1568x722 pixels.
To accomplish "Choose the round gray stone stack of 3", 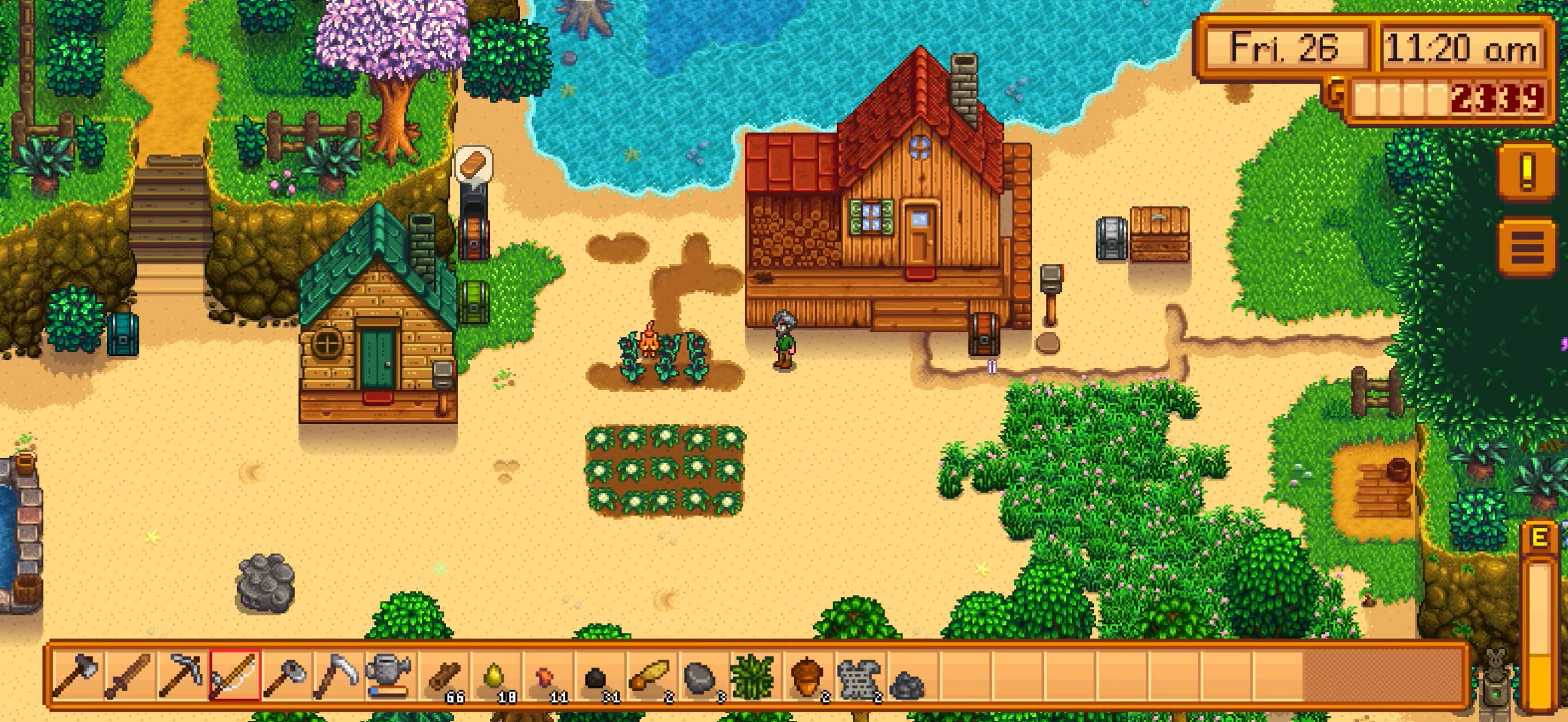I will pos(701,674).
